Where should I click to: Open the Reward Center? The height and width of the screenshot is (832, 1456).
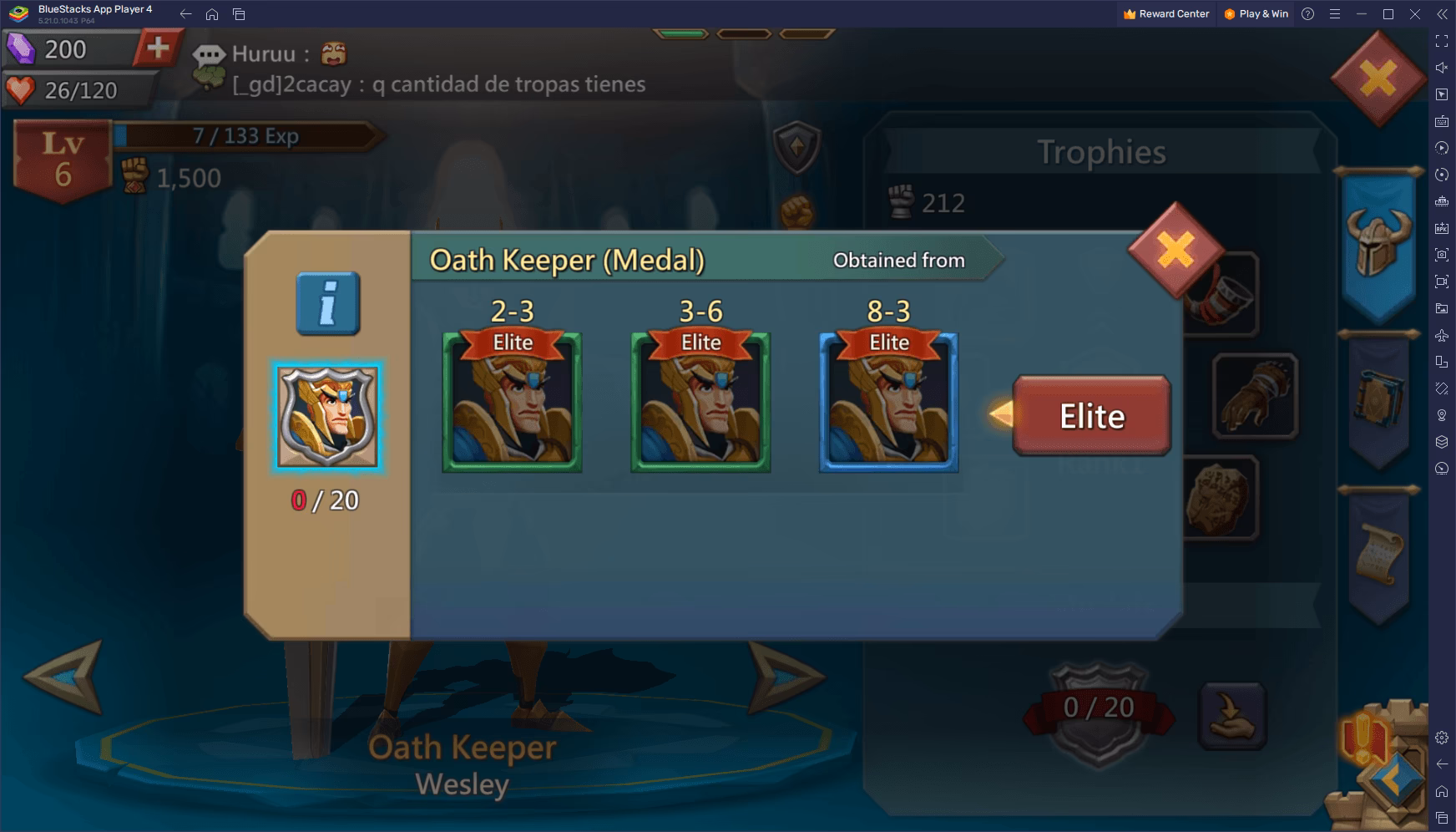[x=1165, y=13]
